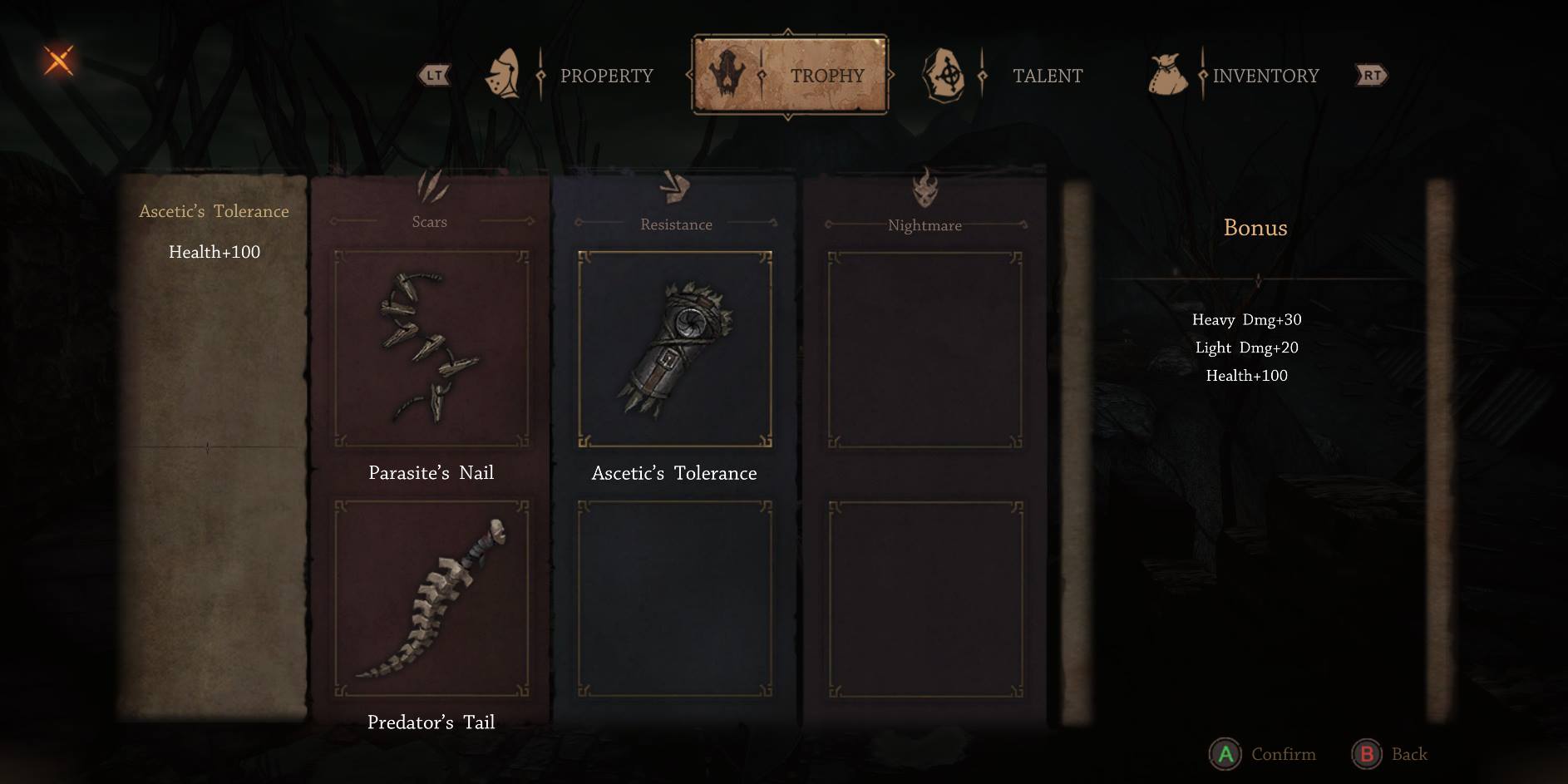Switch to the Property tab
Image resolution: width=1568 pixels, height=784 pixels.
pos(605,76)
